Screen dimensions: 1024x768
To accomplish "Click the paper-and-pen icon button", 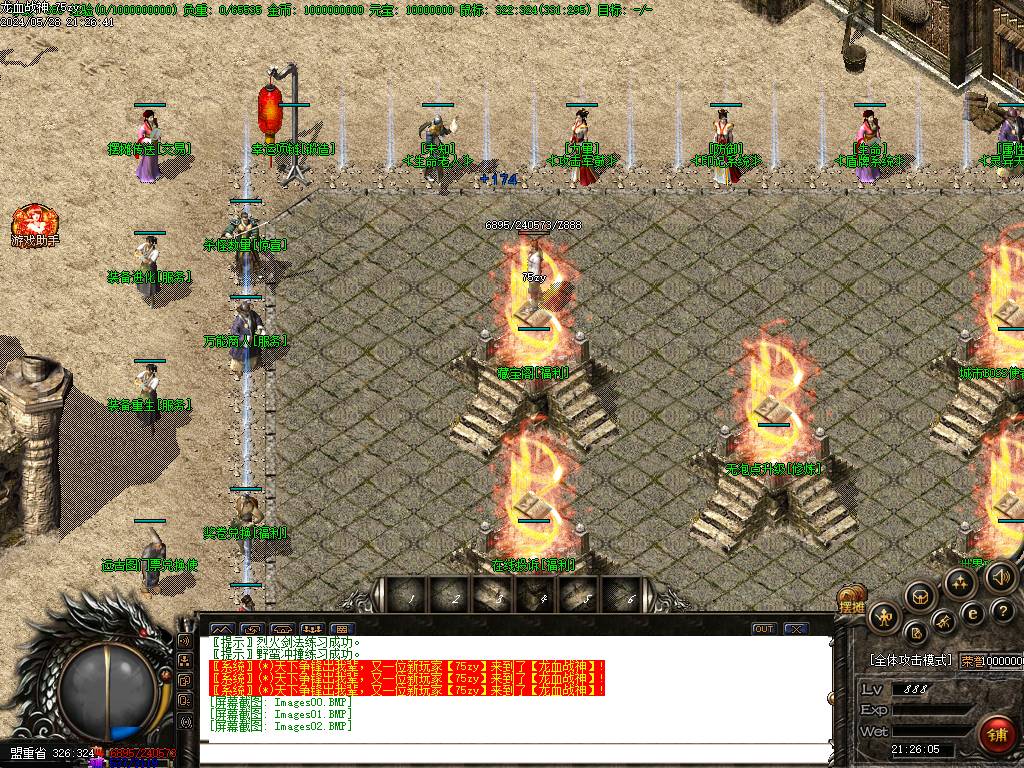I will (915, 632).
